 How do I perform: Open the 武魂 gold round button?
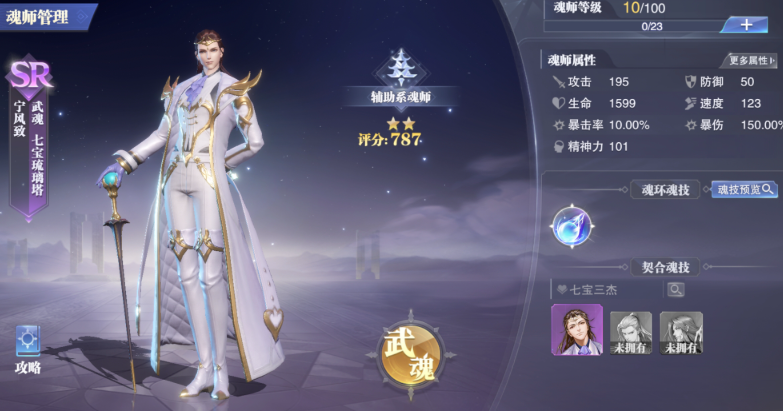411,354
